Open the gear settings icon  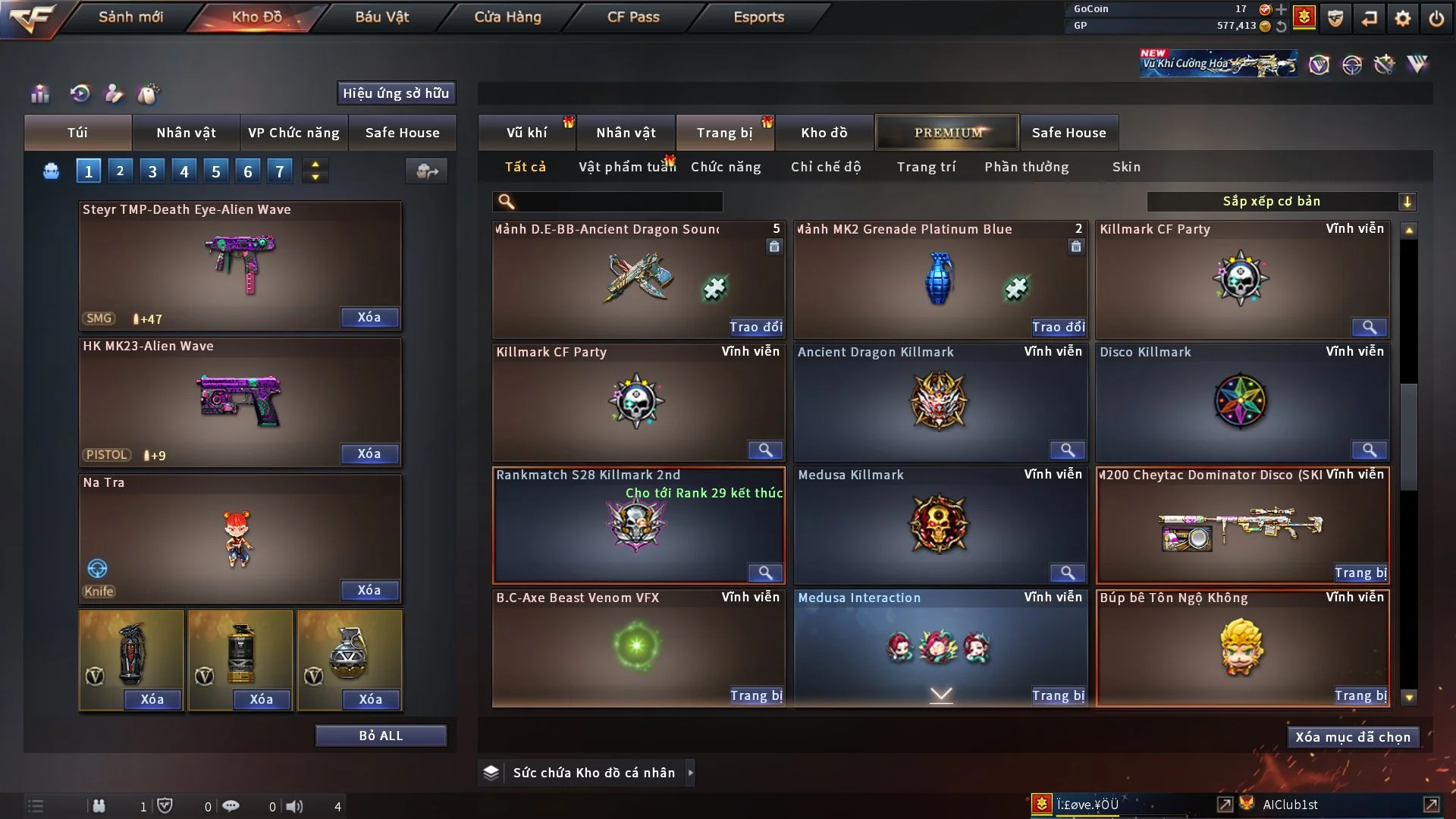[x=1402, y=18]
